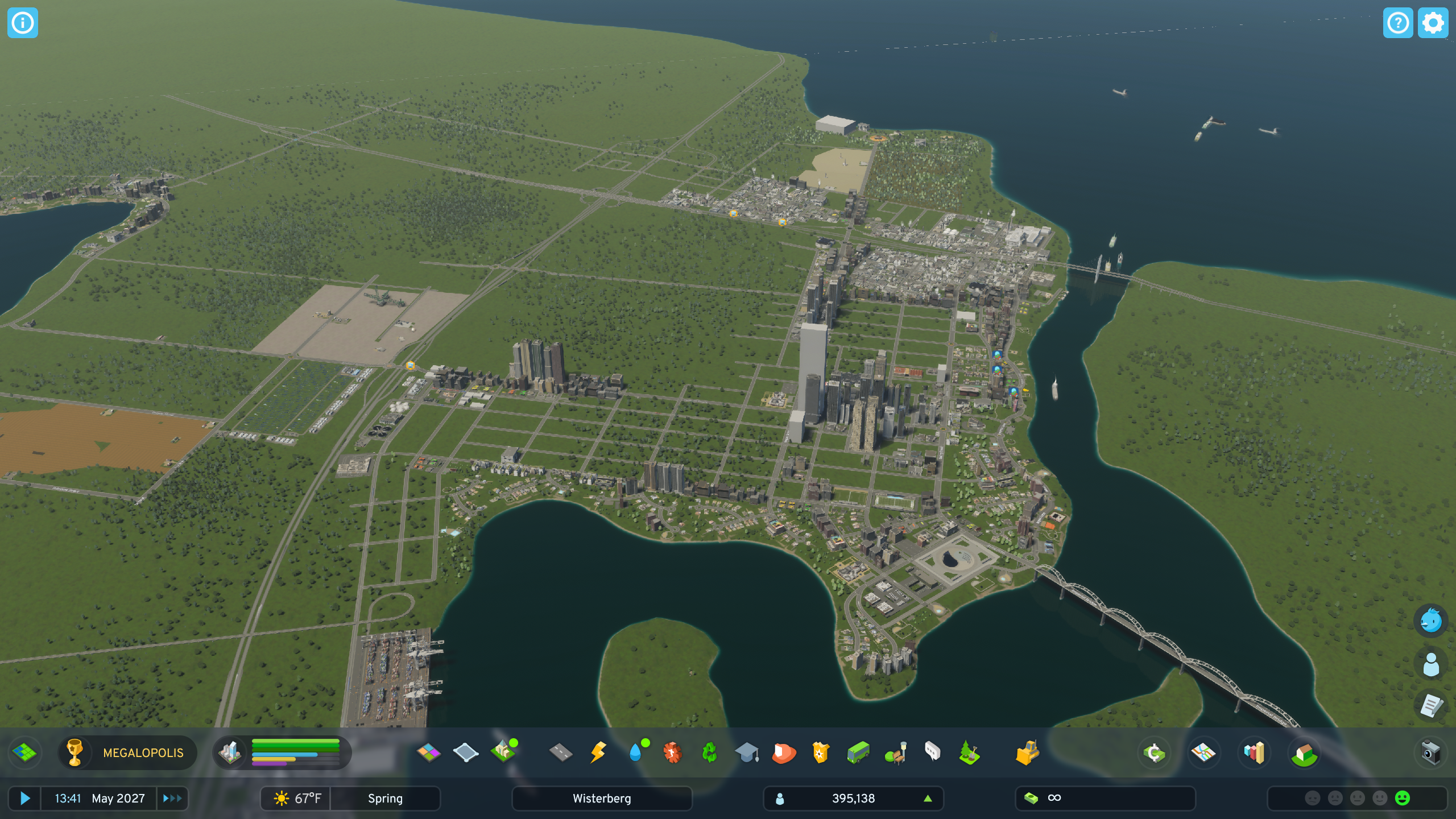Open the map tiles purchase button
Image resolution: width=1456 pixels, height=819 pixels.
pyautogui.click(x=24, y=752)
